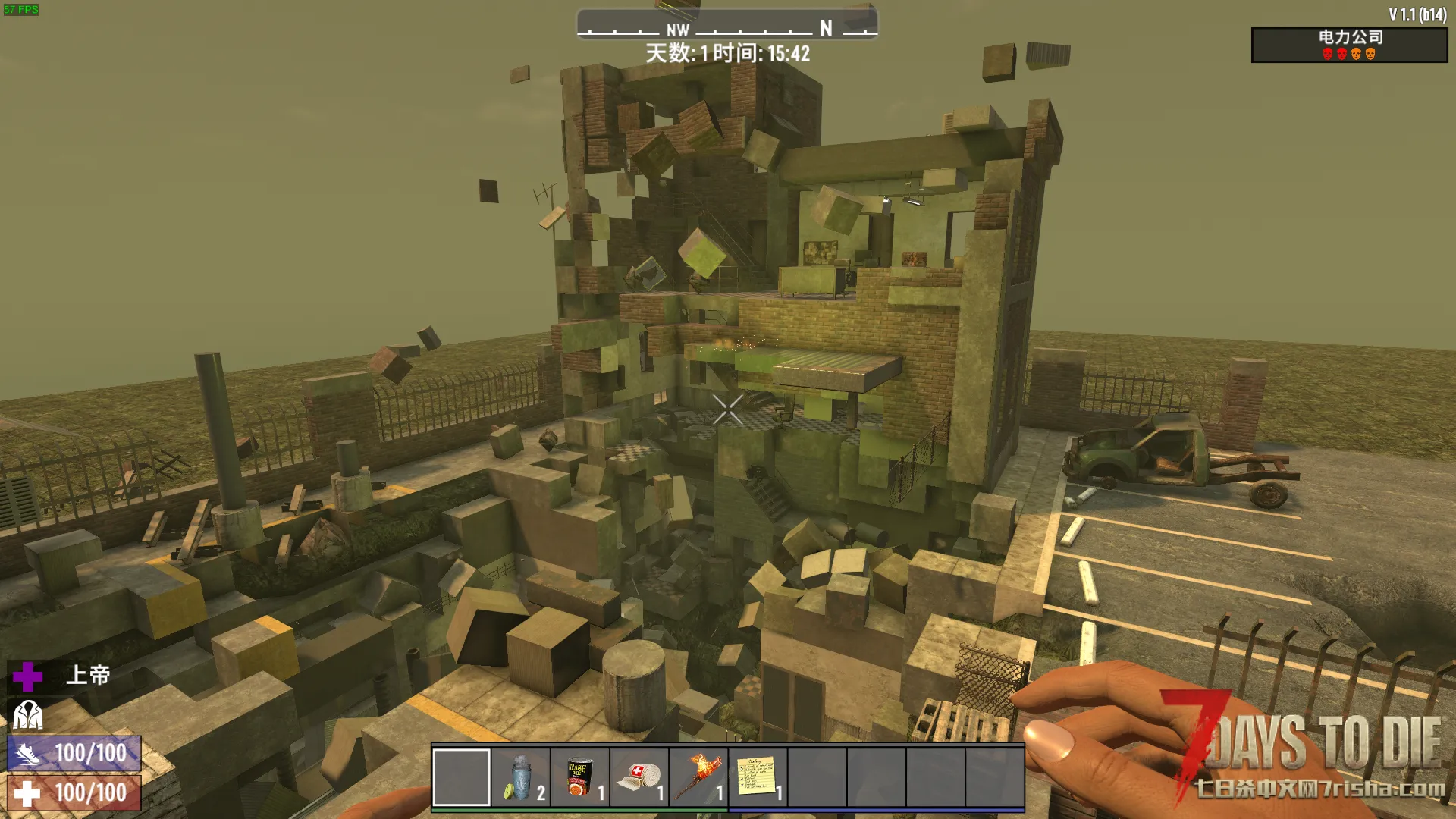Click the compass bar at the top

point(727,24)
